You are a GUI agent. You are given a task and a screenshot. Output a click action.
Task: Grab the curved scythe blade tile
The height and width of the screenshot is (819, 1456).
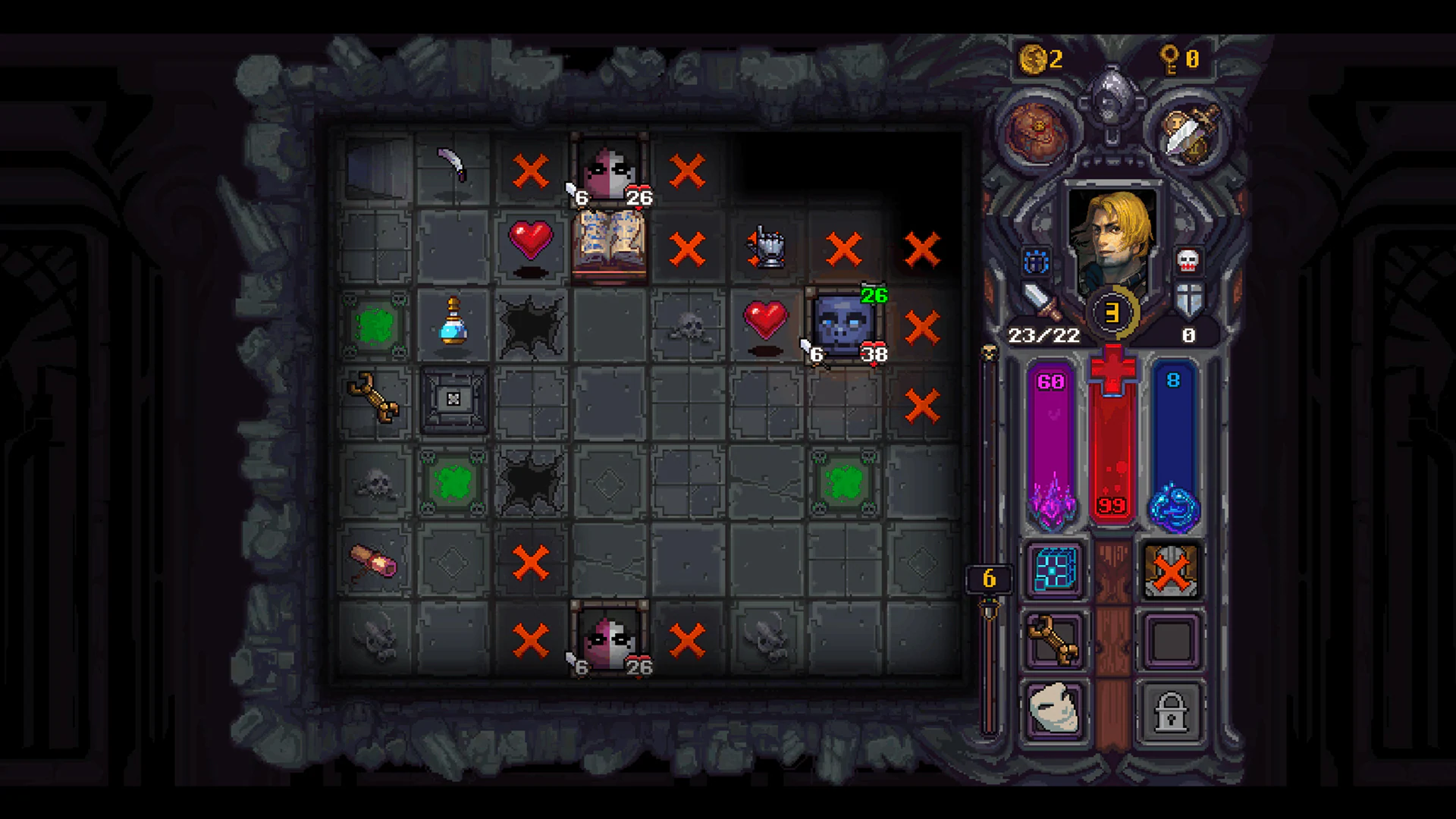pos(453,166)
